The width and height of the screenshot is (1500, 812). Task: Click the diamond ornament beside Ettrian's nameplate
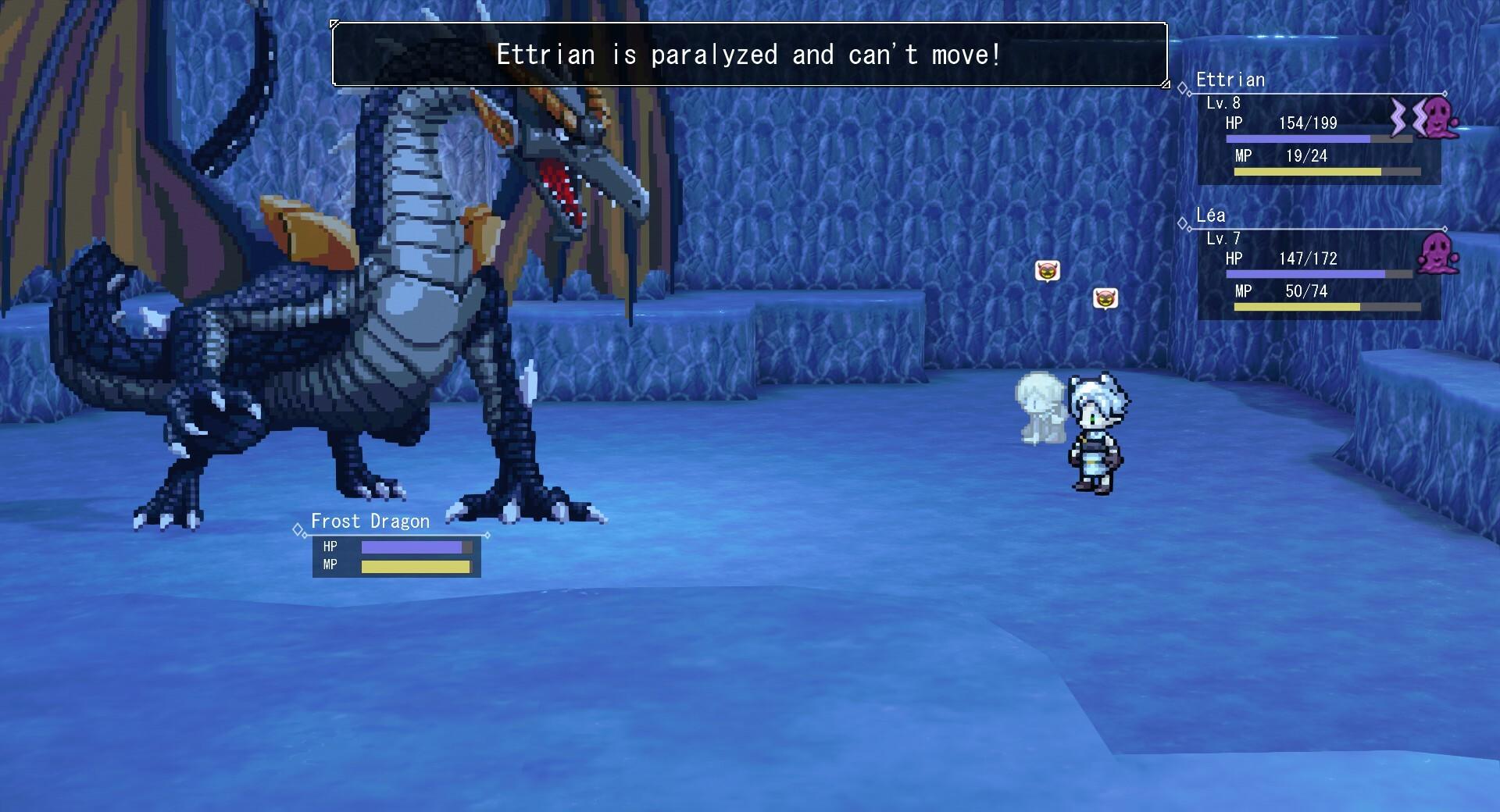pos(1181,88)
